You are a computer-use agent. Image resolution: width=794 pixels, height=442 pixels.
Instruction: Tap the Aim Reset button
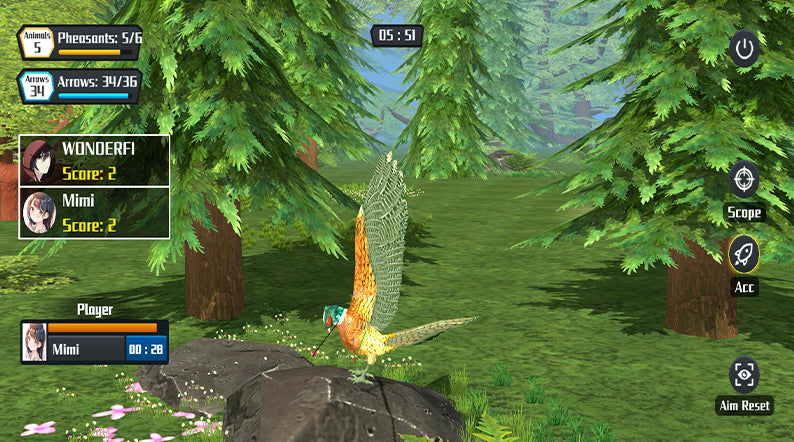(x=744, y=375)
